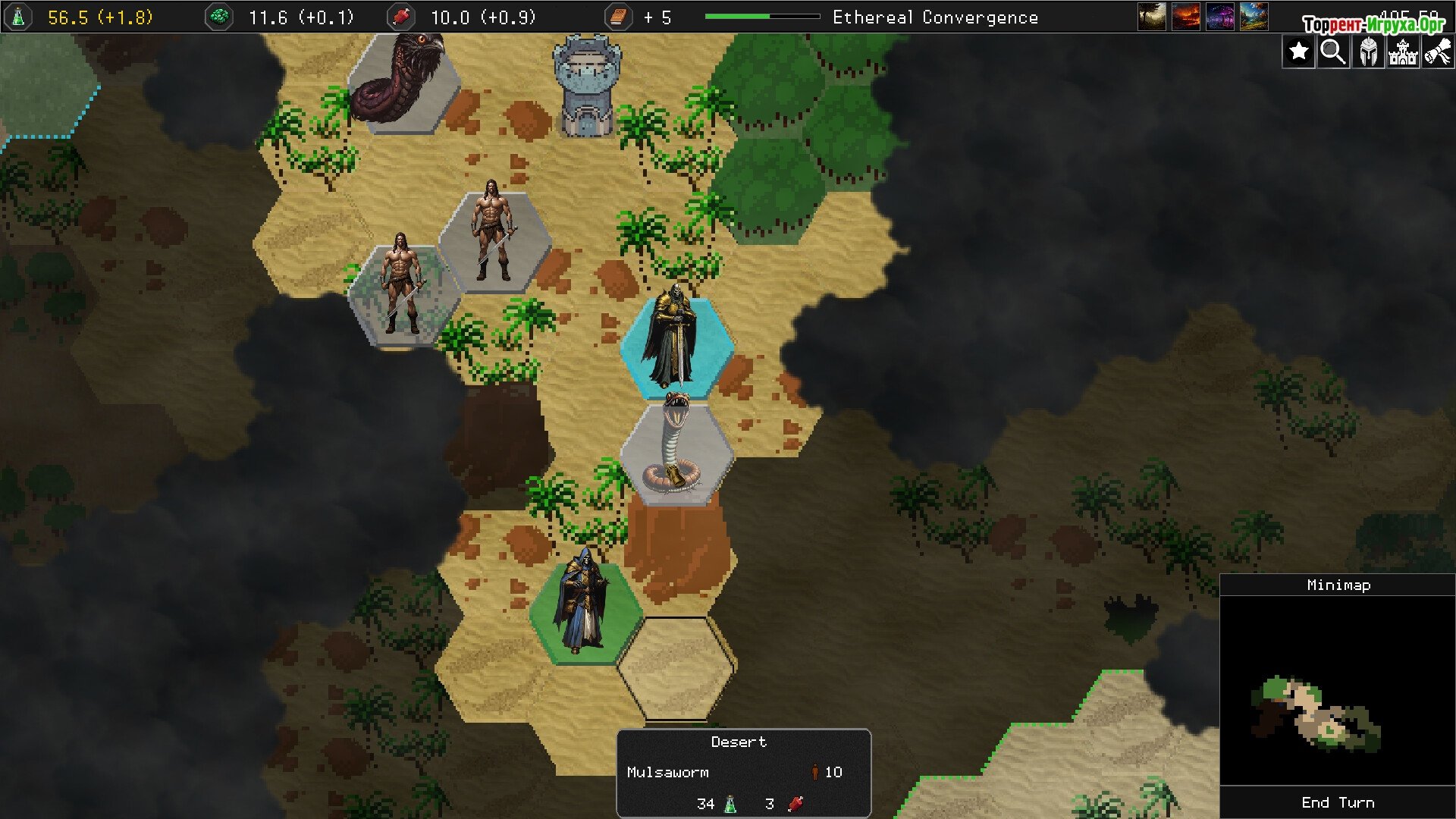Click the red meat food icon
Screen dimensions: 1456x819
[x=400, y=17]
